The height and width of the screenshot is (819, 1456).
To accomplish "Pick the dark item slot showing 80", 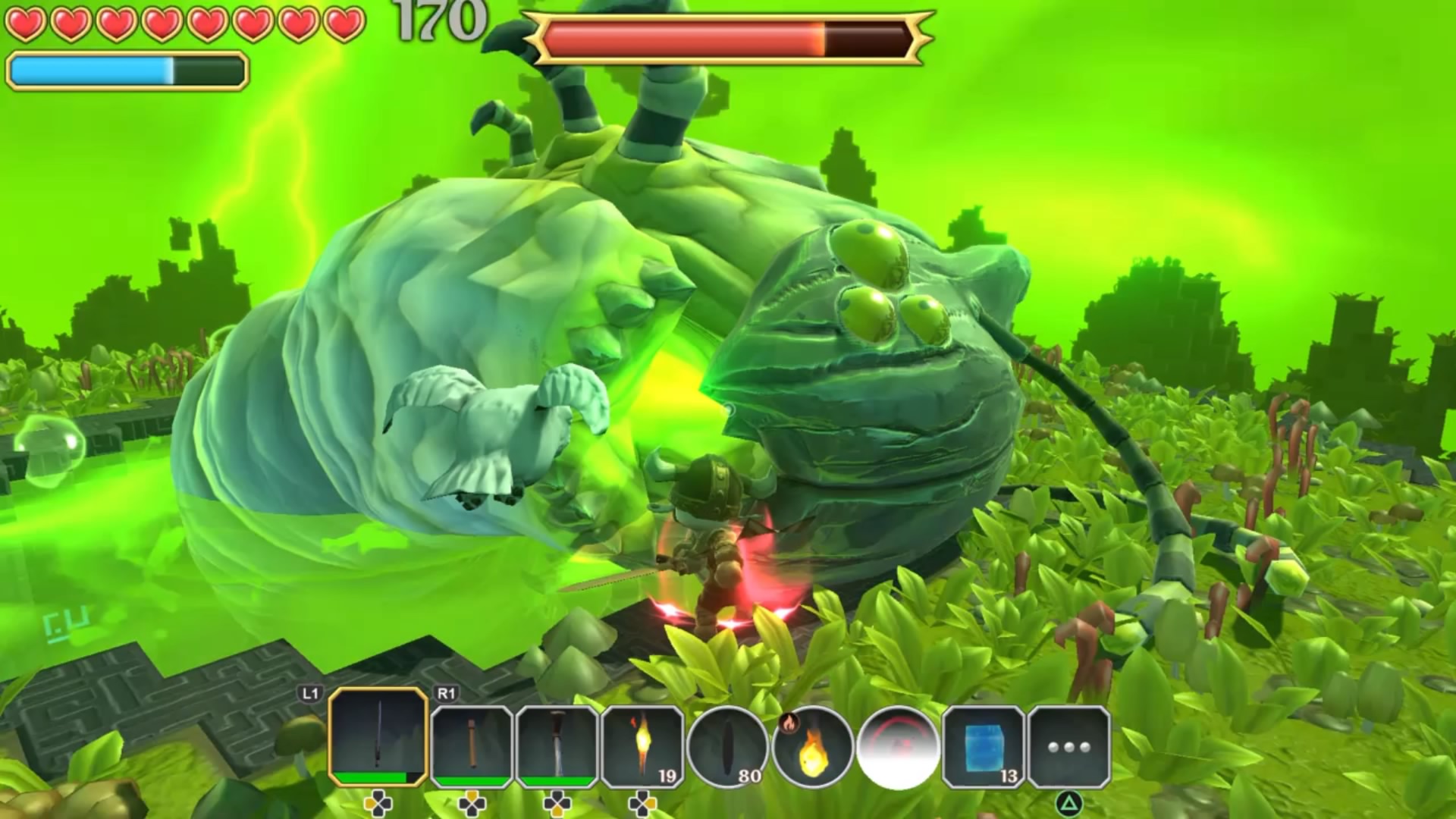I will pyautogui.click(x=729, y=746).
